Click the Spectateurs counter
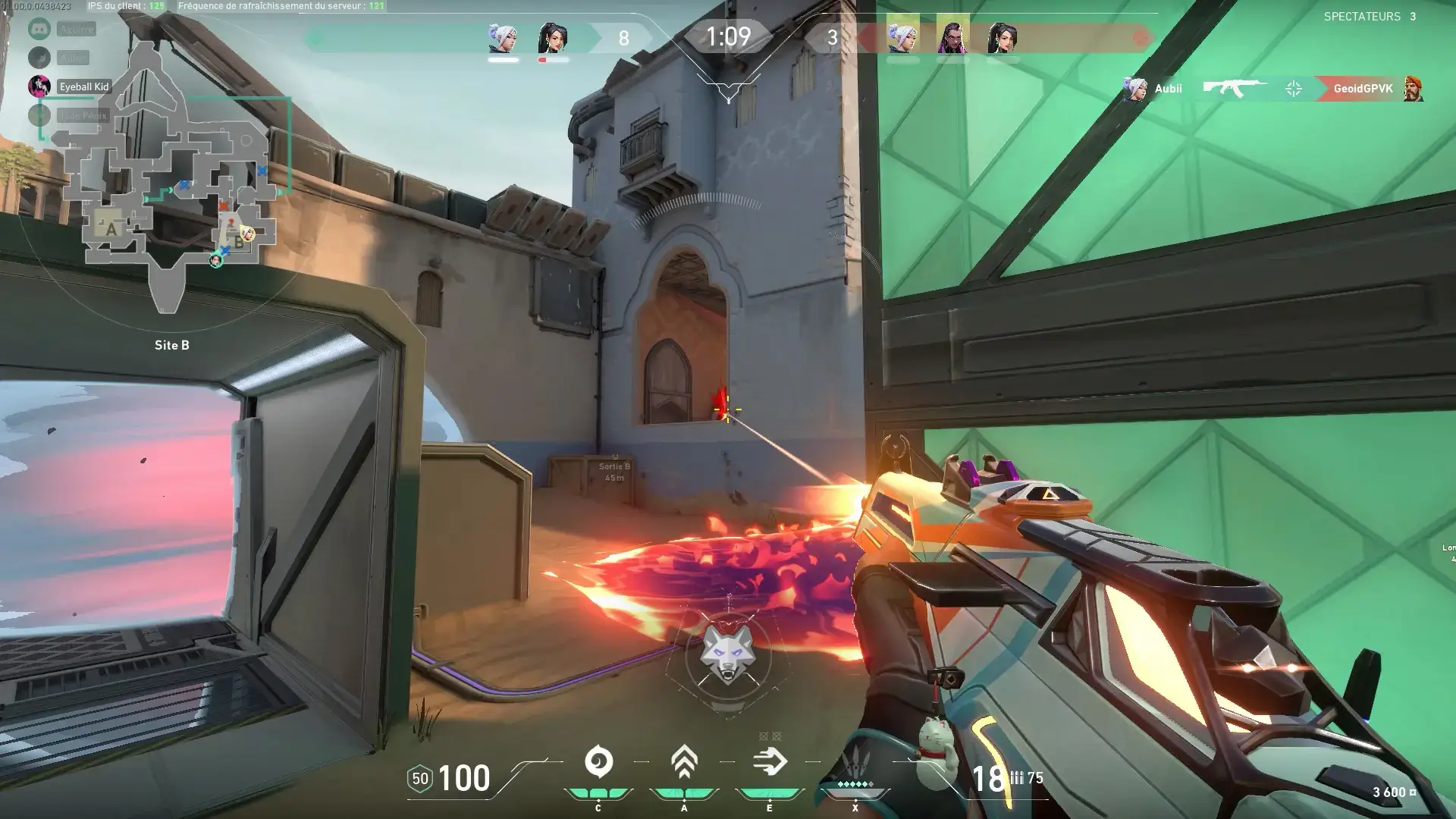Image resolution: width=1456 pixels, height=819 pixels. click(1370, 16)
